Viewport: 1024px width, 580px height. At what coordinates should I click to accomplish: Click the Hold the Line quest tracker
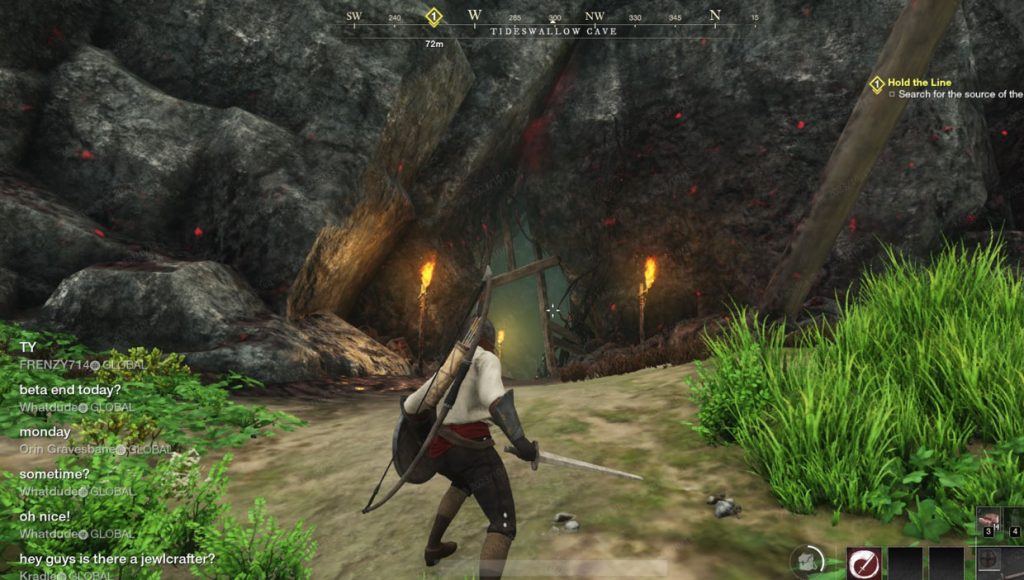[x=919, y=82]
